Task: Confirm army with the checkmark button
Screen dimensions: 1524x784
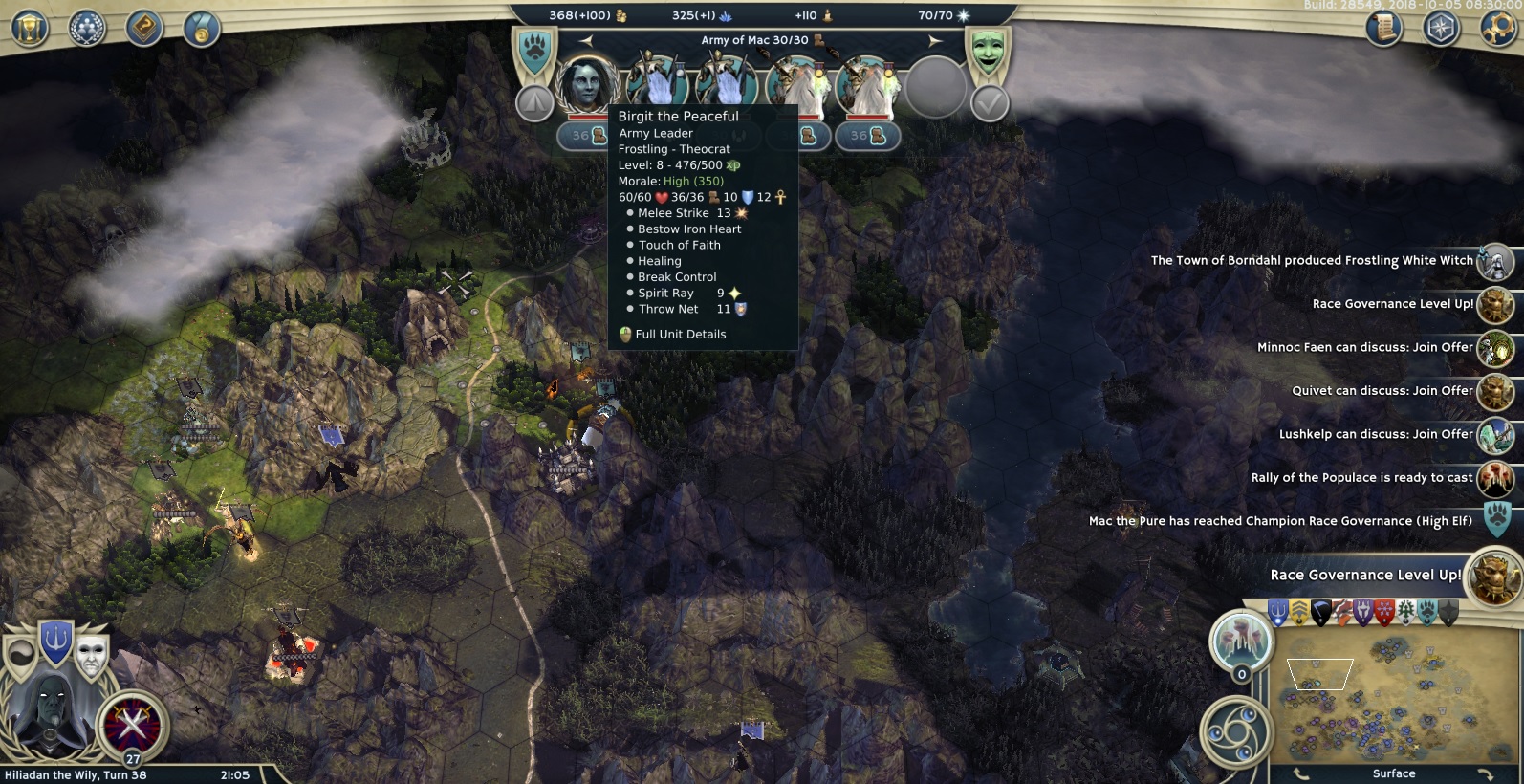Action: pos(990,102)
